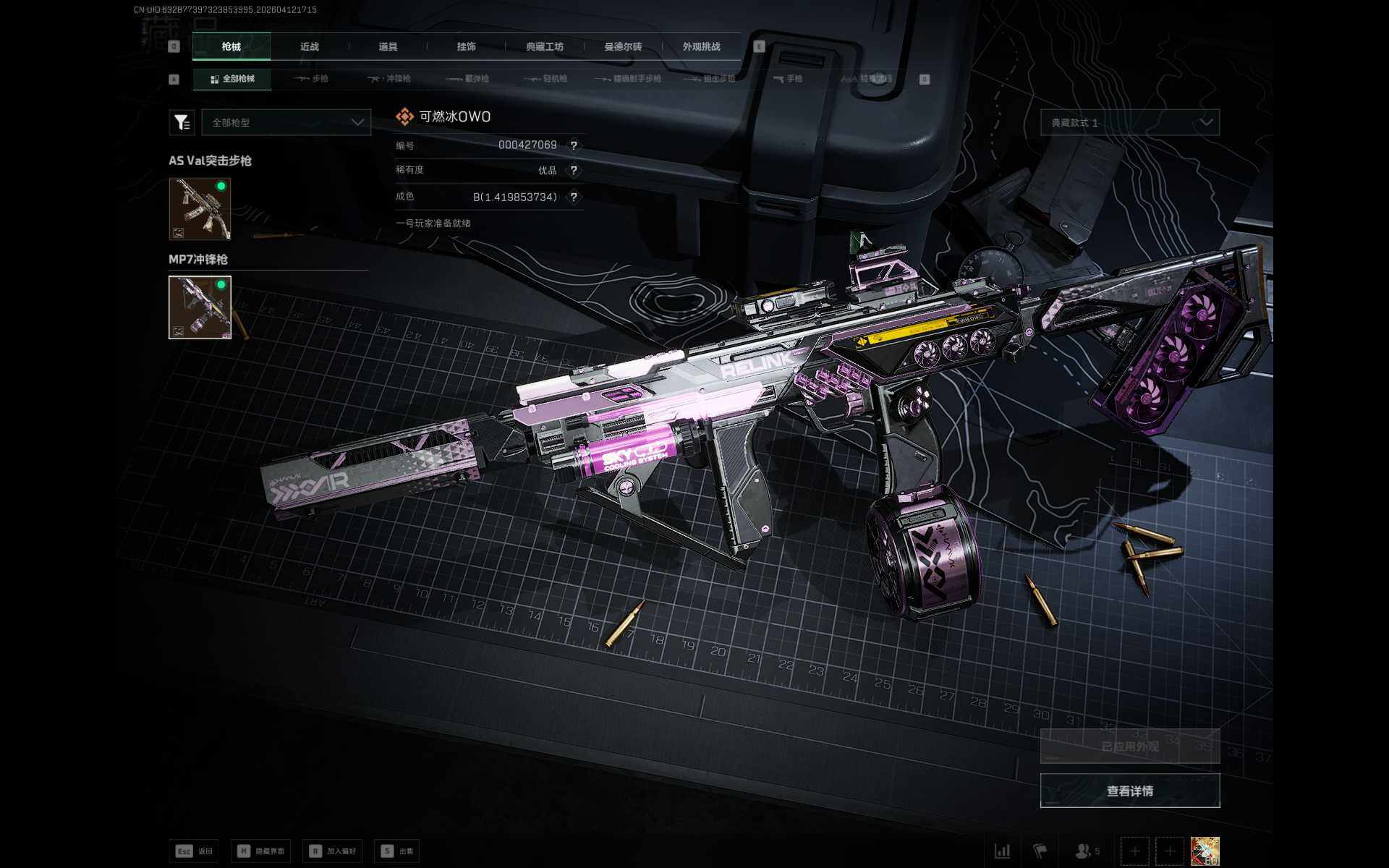Select the 枪械 firearms tab
1389x868 pixels.
click(x=231, y=46)
